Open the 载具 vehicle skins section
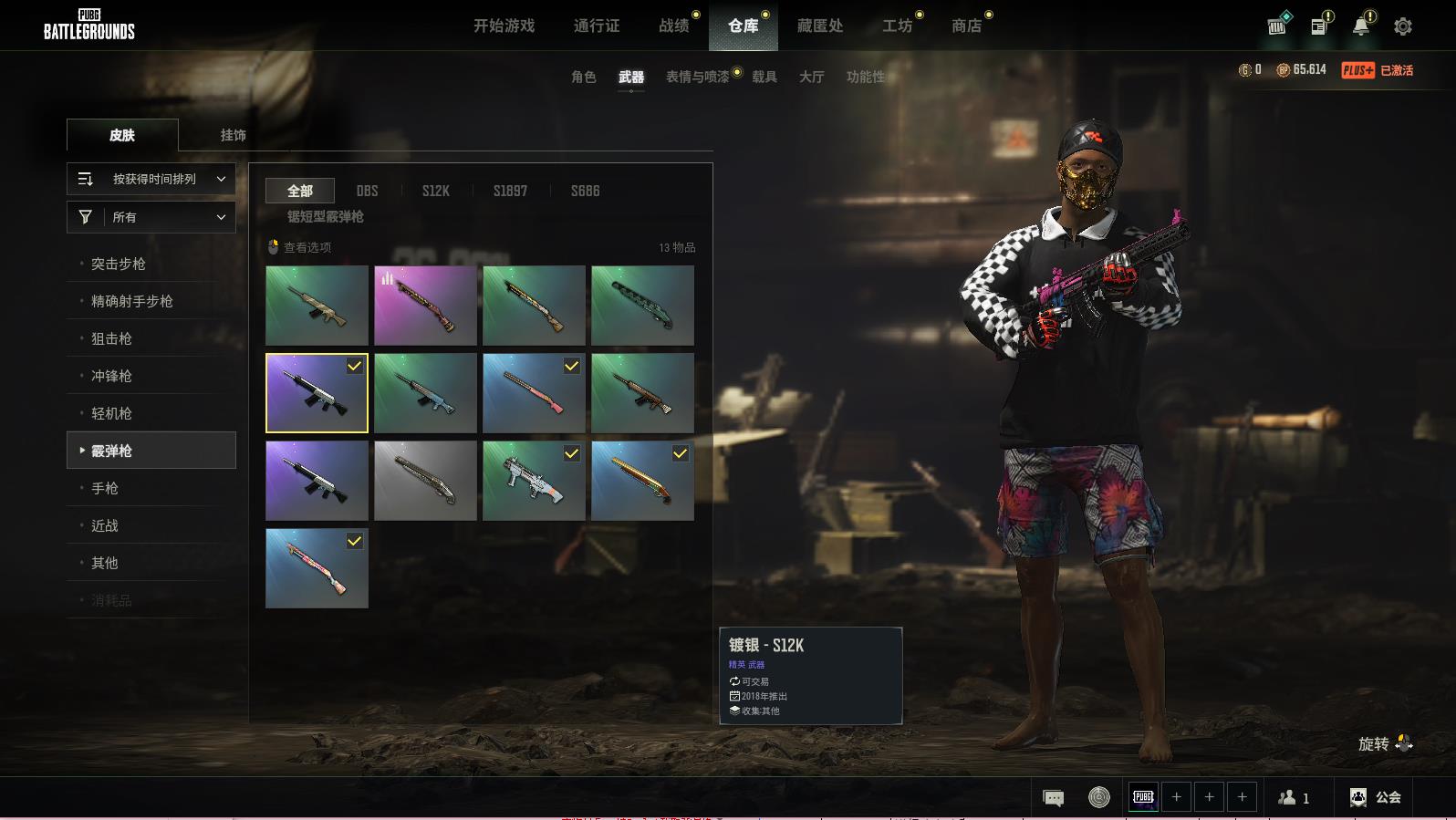1456x820 pixels. click(x=764, y=77)
